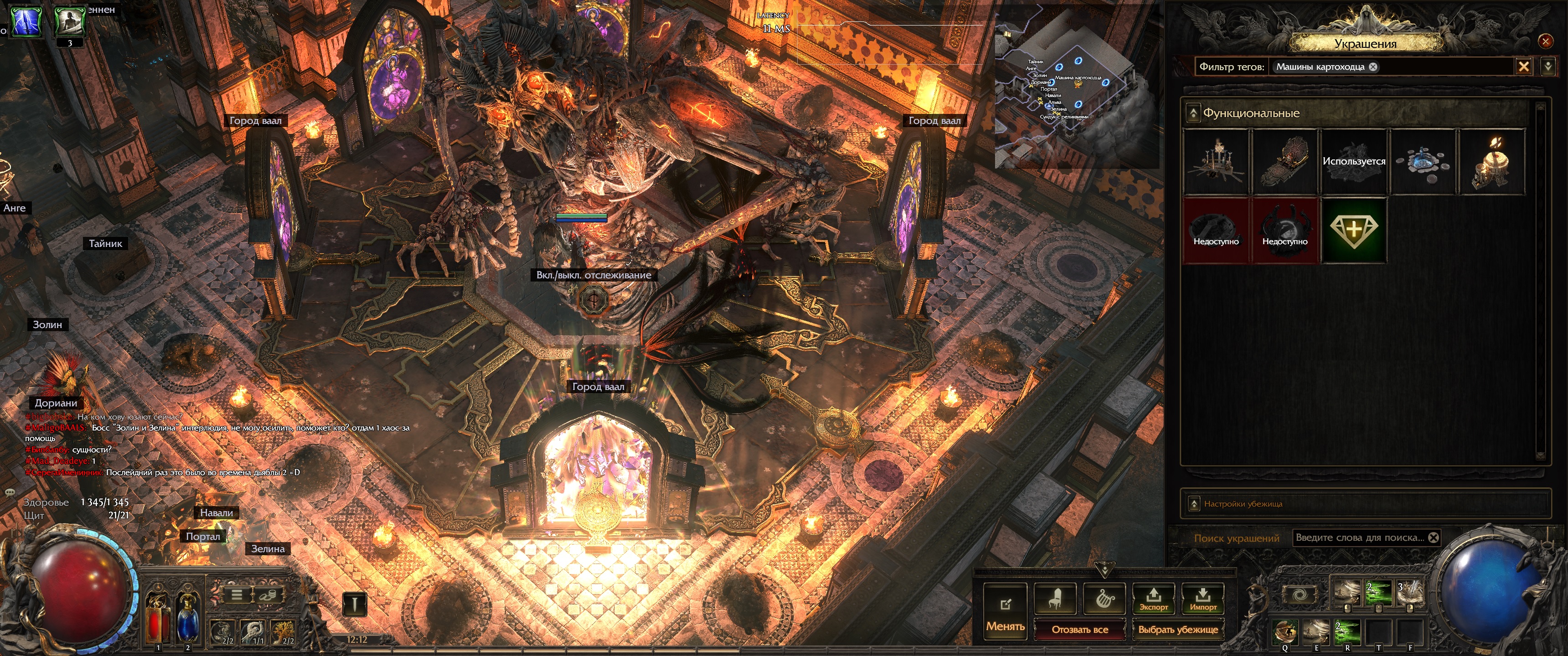Open the three-line main menu button
The image size is (1568, 656).
click(x=237, y=594)
